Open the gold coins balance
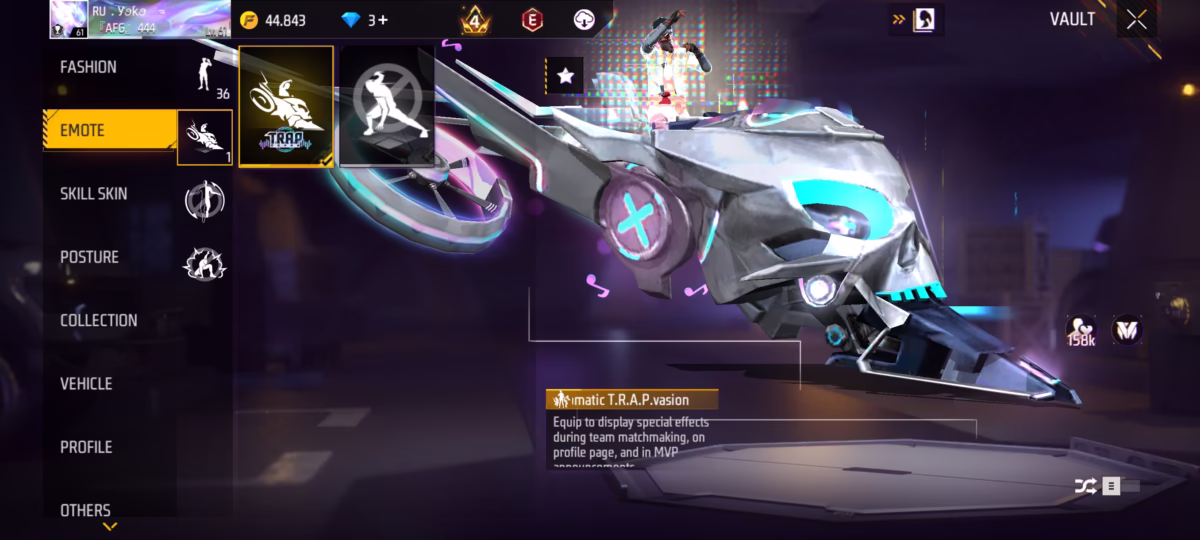The image size is (1200, 540). [274, 20]
